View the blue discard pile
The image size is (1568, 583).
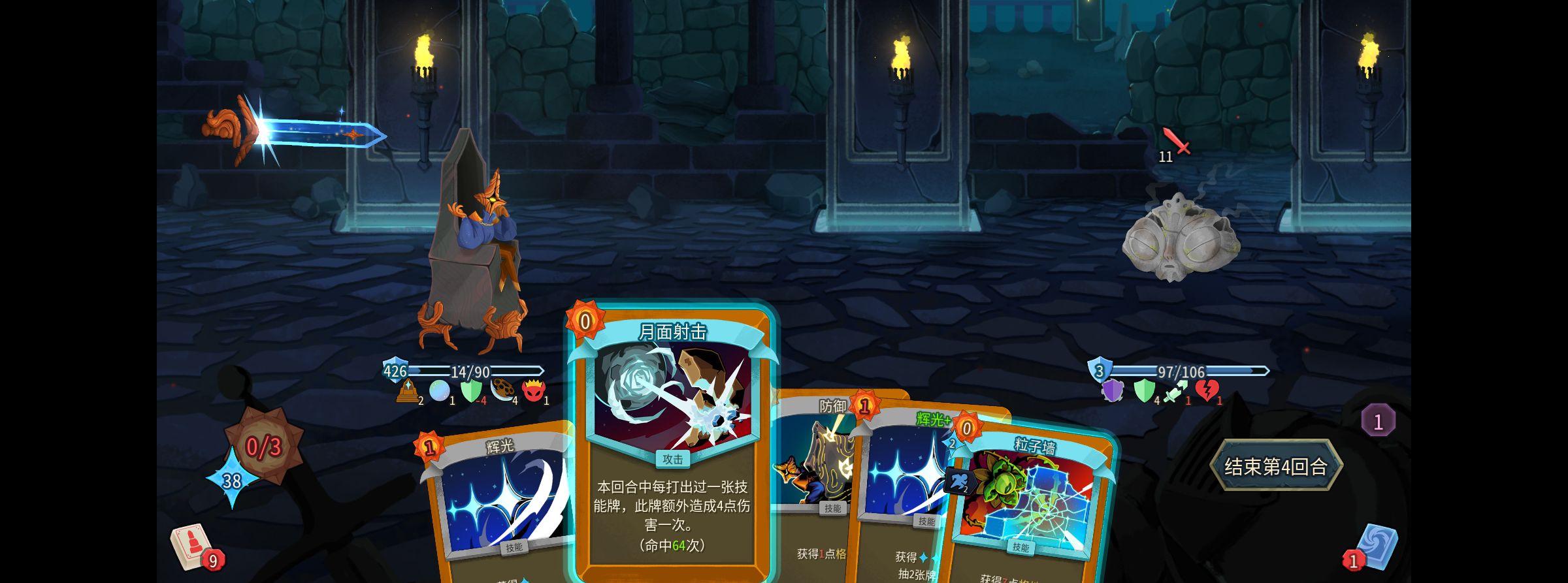click(x=1375, y=547)
